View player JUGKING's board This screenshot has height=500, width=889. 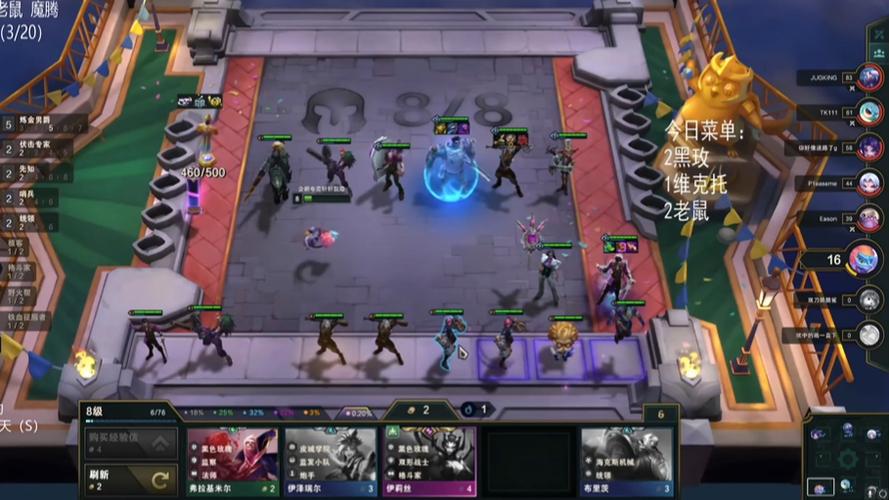click(x=868, y=78)
